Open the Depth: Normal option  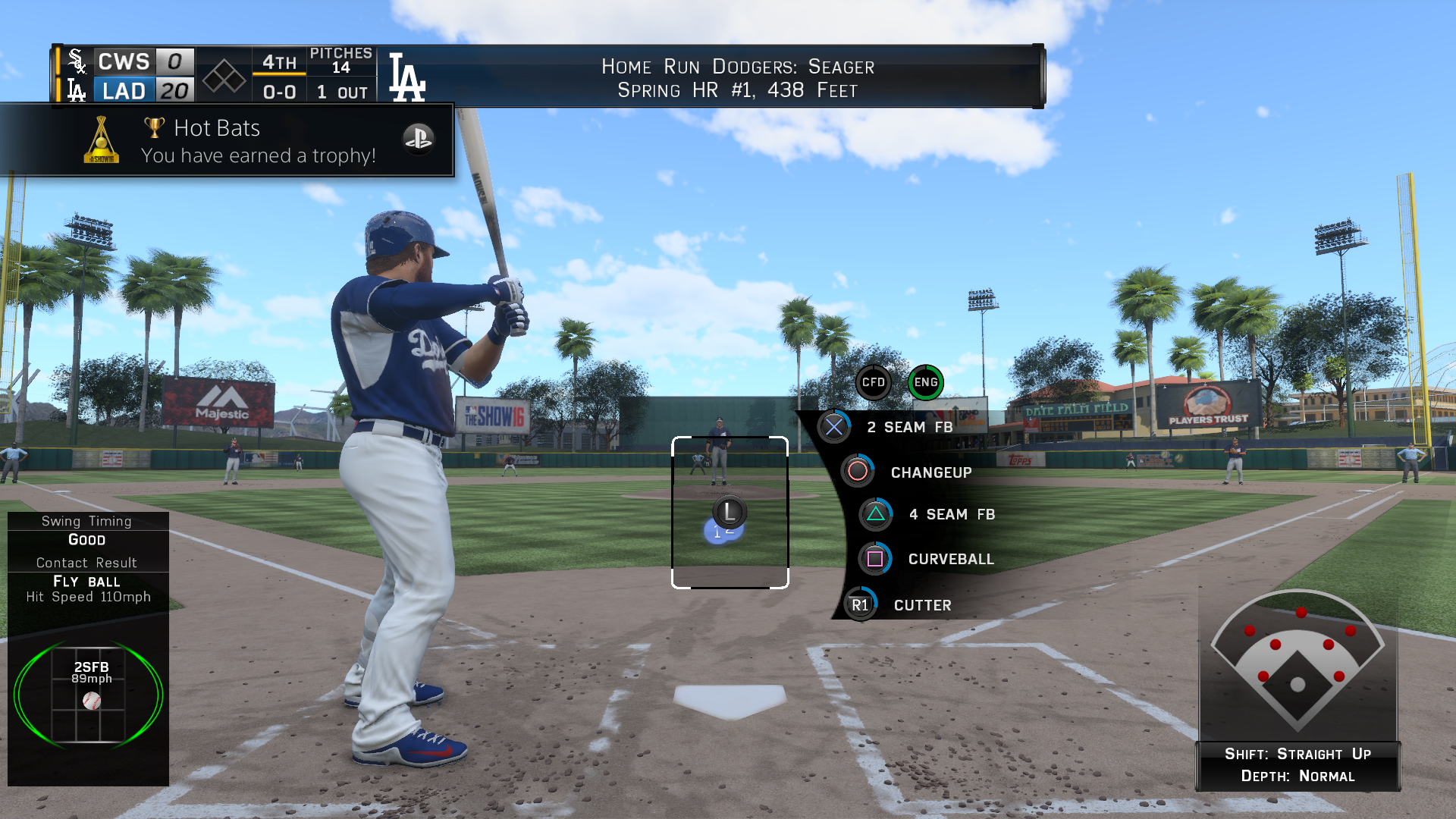tap(1299, 776)
